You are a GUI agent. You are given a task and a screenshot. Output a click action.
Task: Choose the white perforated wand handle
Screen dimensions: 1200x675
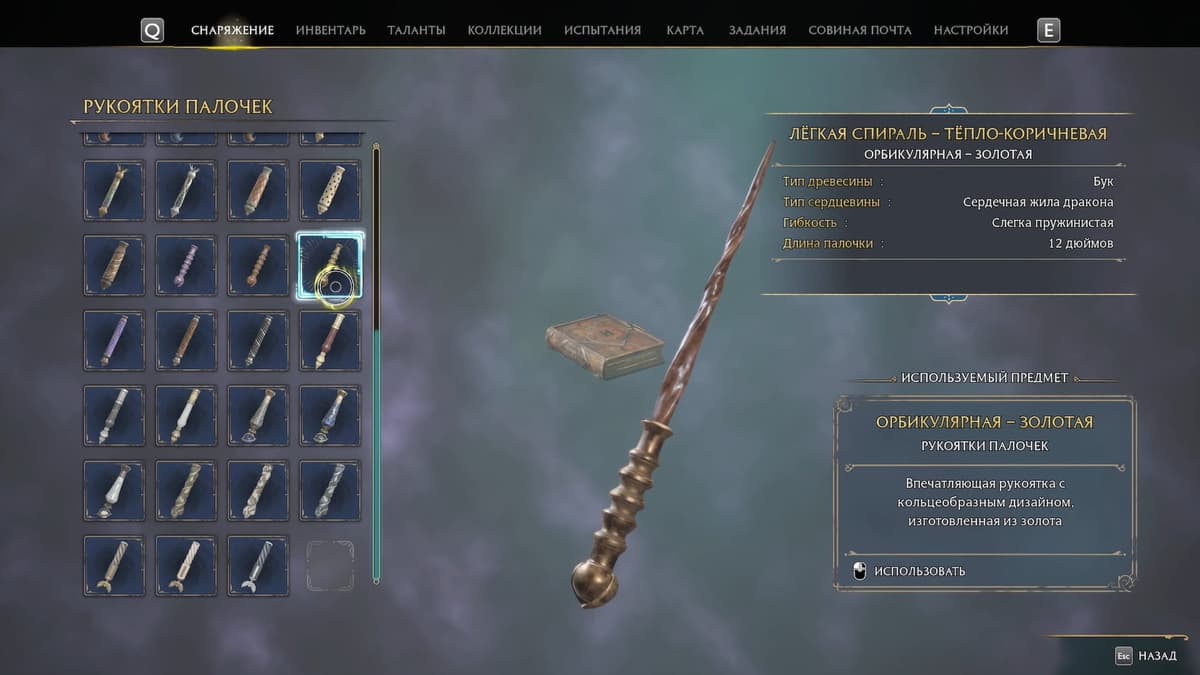click(x=330, y=190)
